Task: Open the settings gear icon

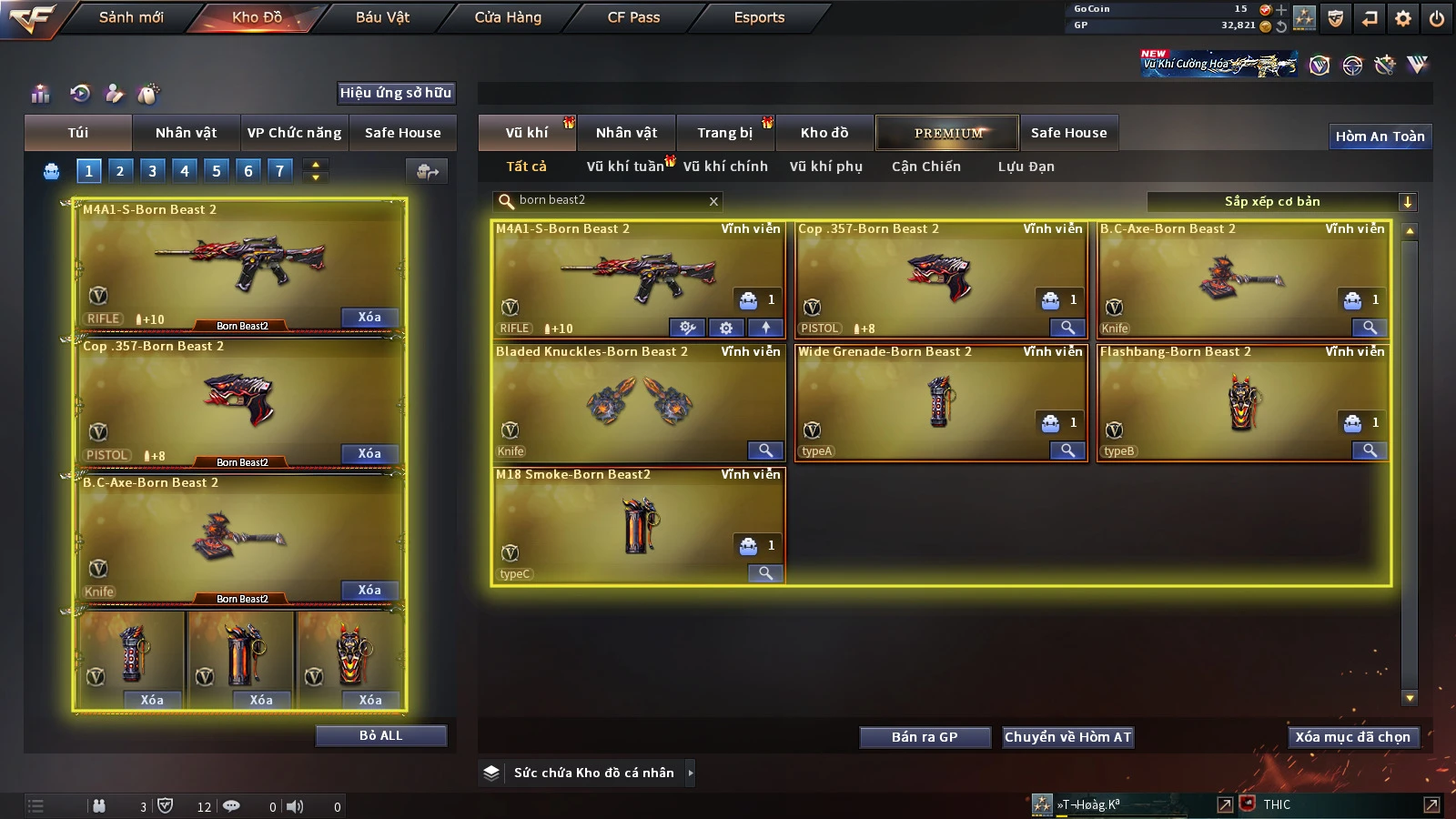Action: pos(1403,18)
